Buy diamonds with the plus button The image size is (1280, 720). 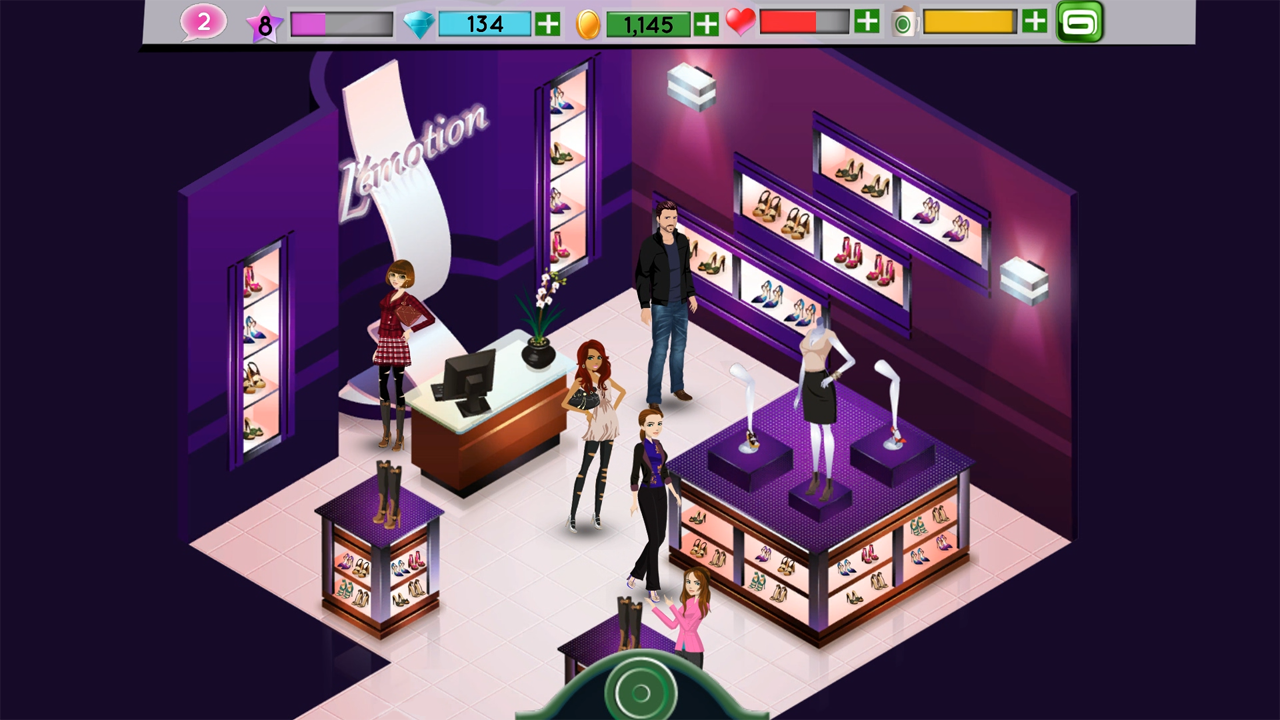click(x=546, y=23)
